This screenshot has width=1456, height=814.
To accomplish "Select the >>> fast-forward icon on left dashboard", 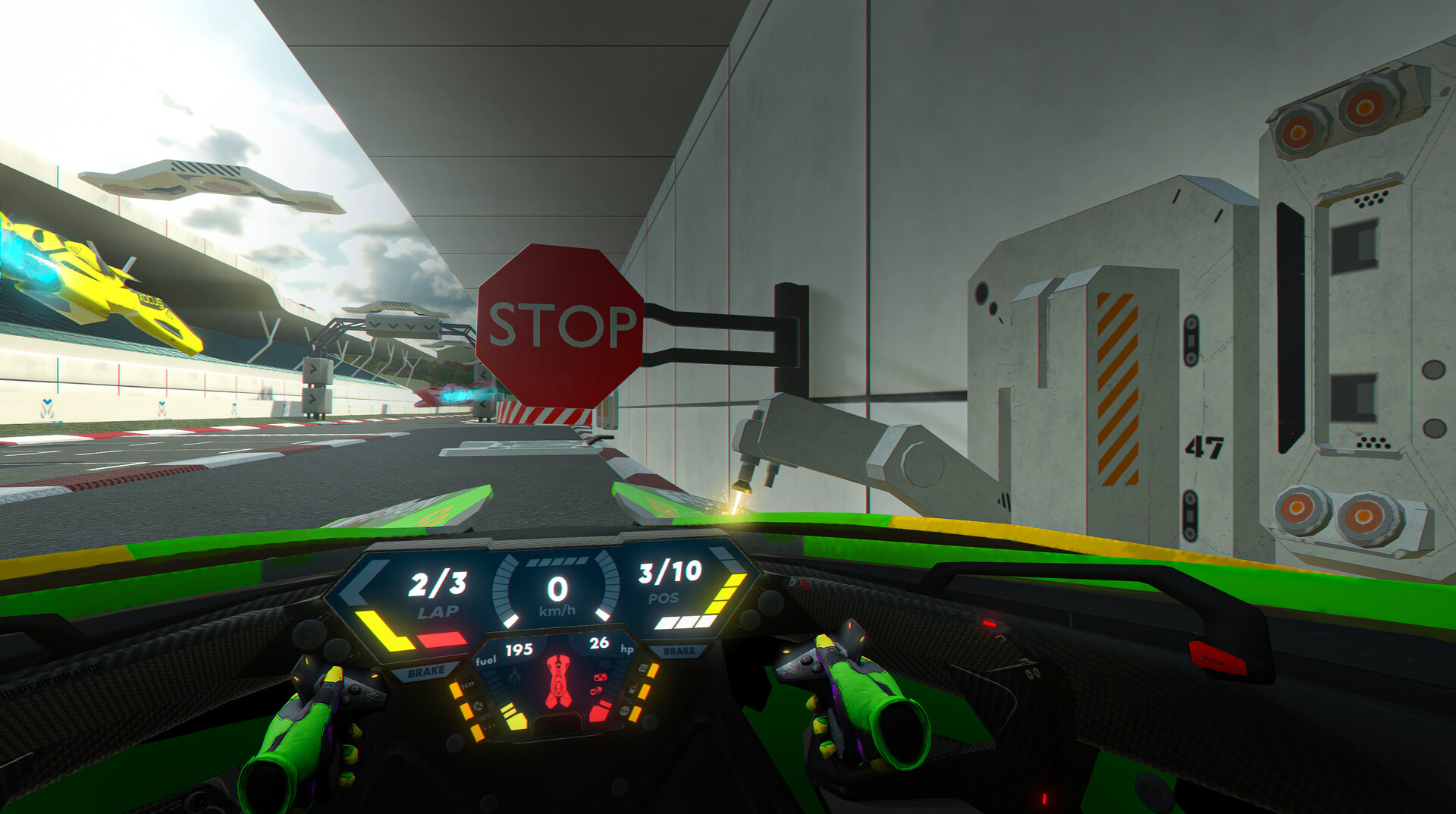I will pyautogui.click(x=489, y=727).
